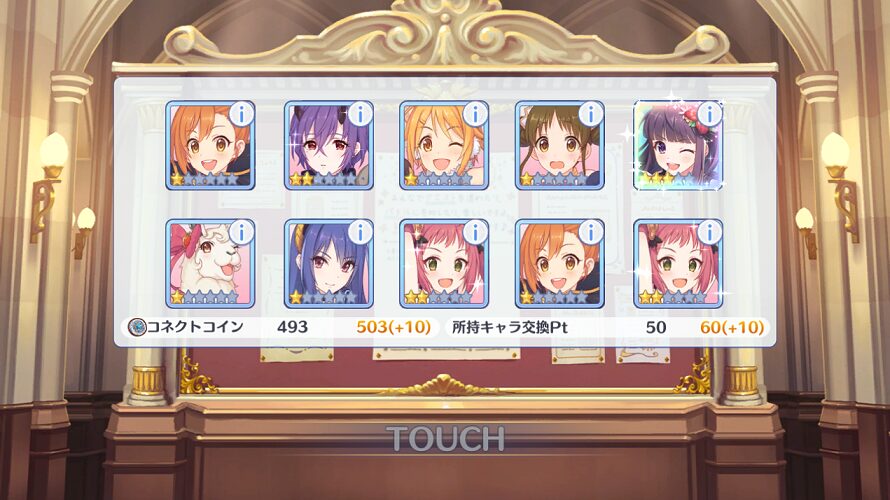View info for the brown twin-bun girl card
Image resolution: width=890 pixels, height=500 pixels.
tap(591, 113)
